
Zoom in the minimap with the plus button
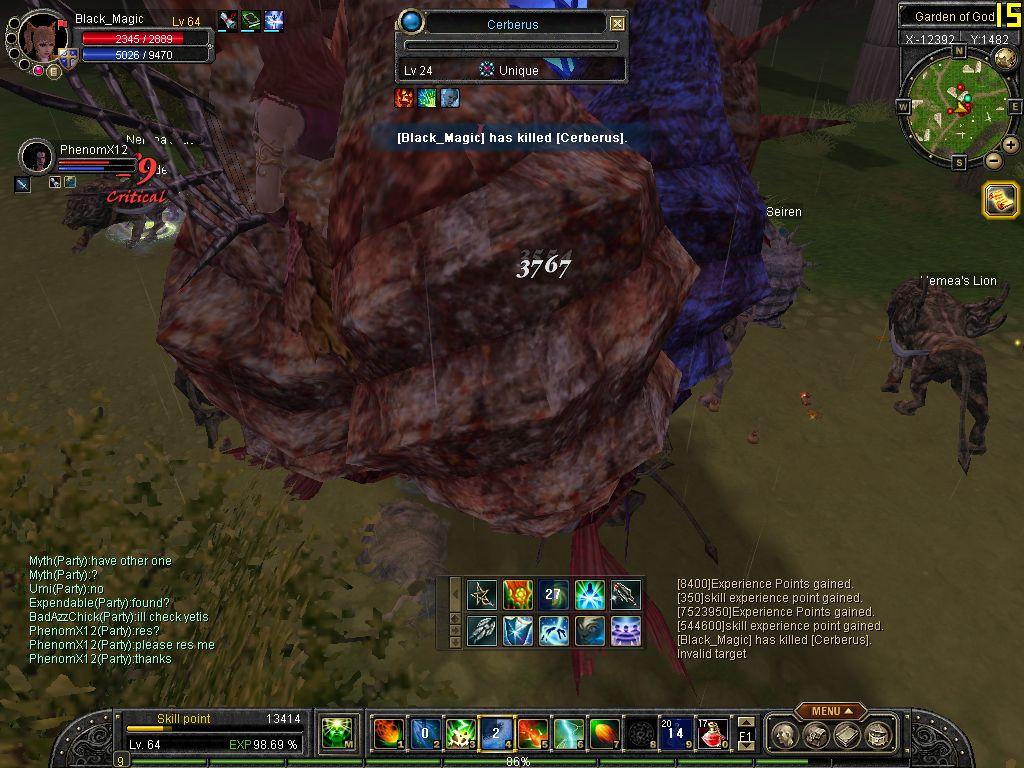click(x=1011, y=145)
